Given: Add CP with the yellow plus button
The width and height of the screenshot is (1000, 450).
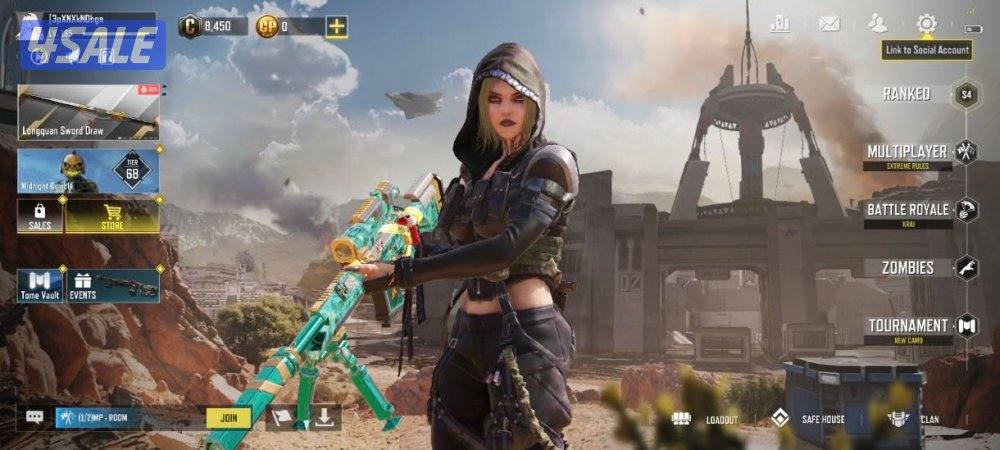Looking at the screenshot, I should pos(337,27).
